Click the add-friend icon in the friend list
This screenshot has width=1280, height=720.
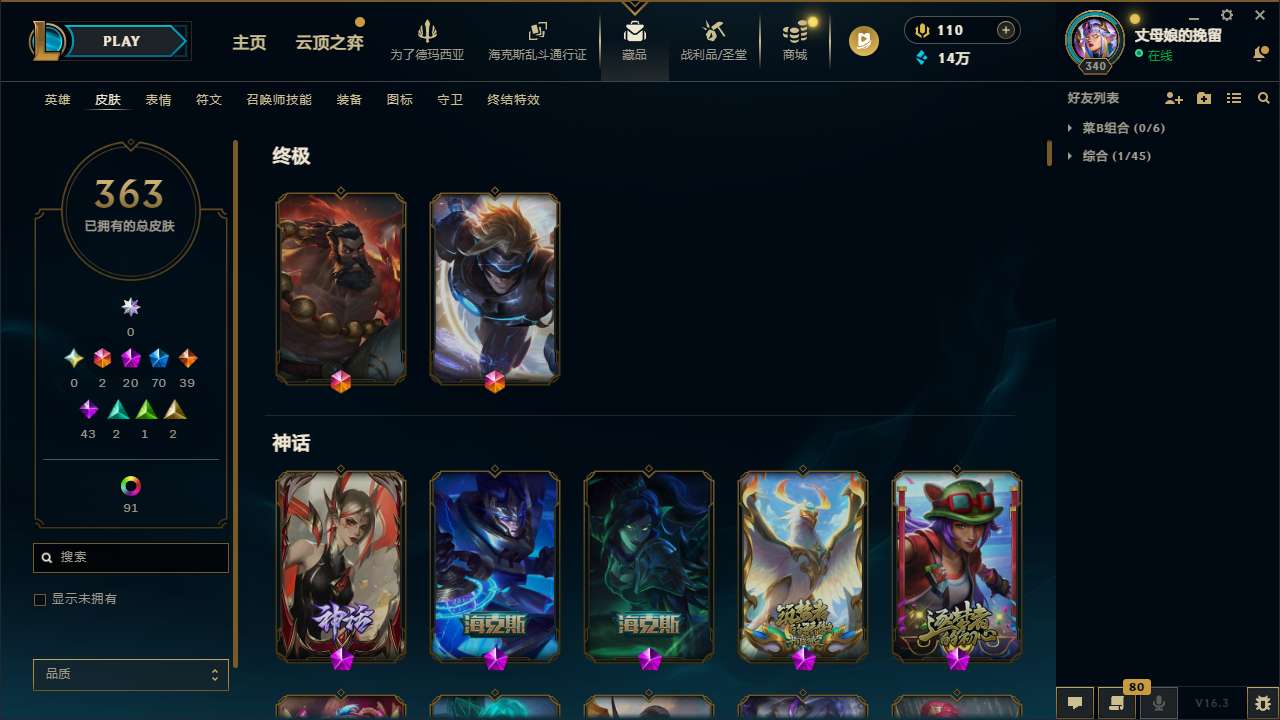(1174, 98)
